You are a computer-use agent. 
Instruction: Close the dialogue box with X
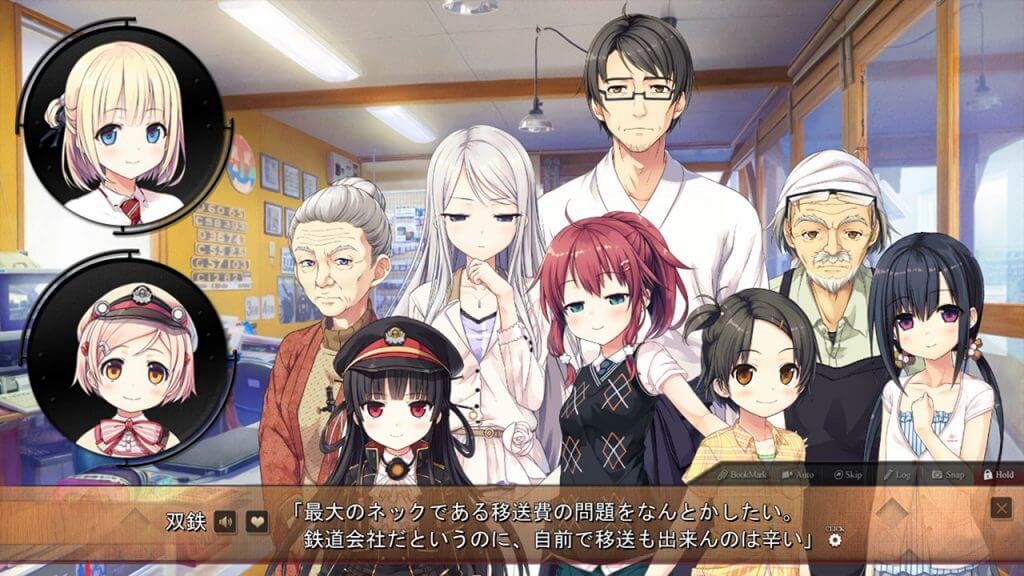pos(1001,508)
